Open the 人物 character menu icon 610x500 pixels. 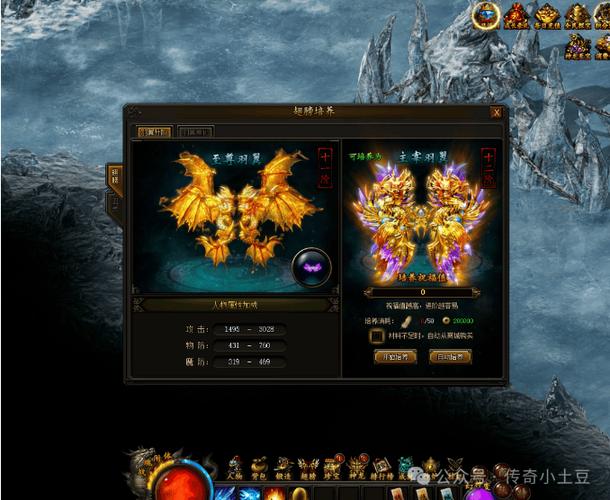click(x=235, y=467)
